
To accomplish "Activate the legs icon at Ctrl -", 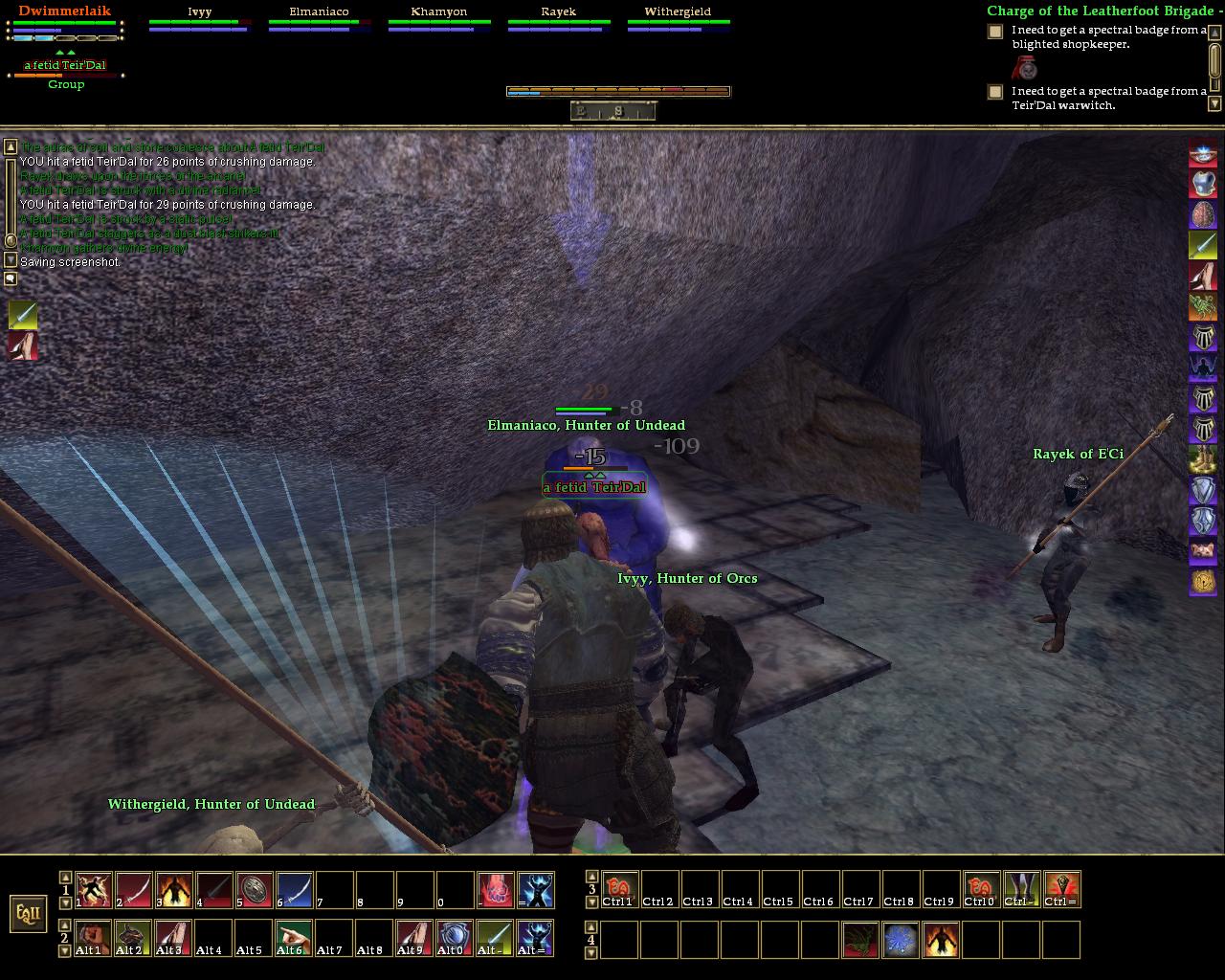I will [1022, 890].
